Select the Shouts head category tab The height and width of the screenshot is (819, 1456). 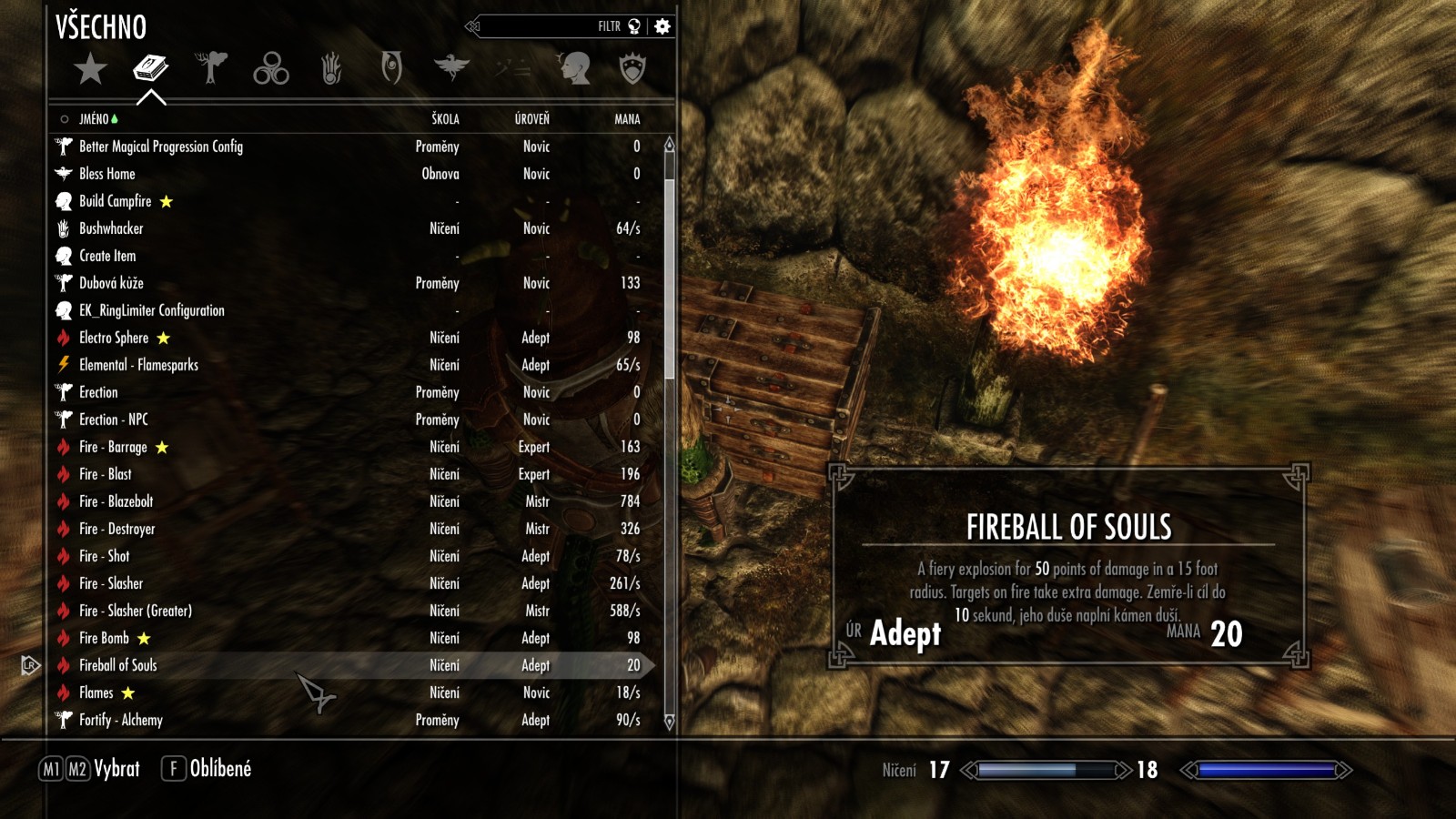pyautogui.click(x=573, y=68)
